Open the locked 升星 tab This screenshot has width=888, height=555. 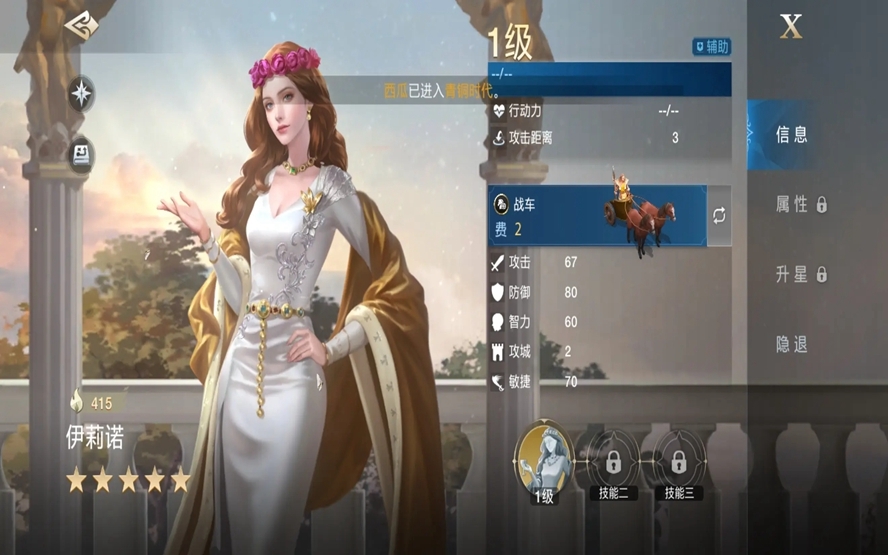coord(801,274)
